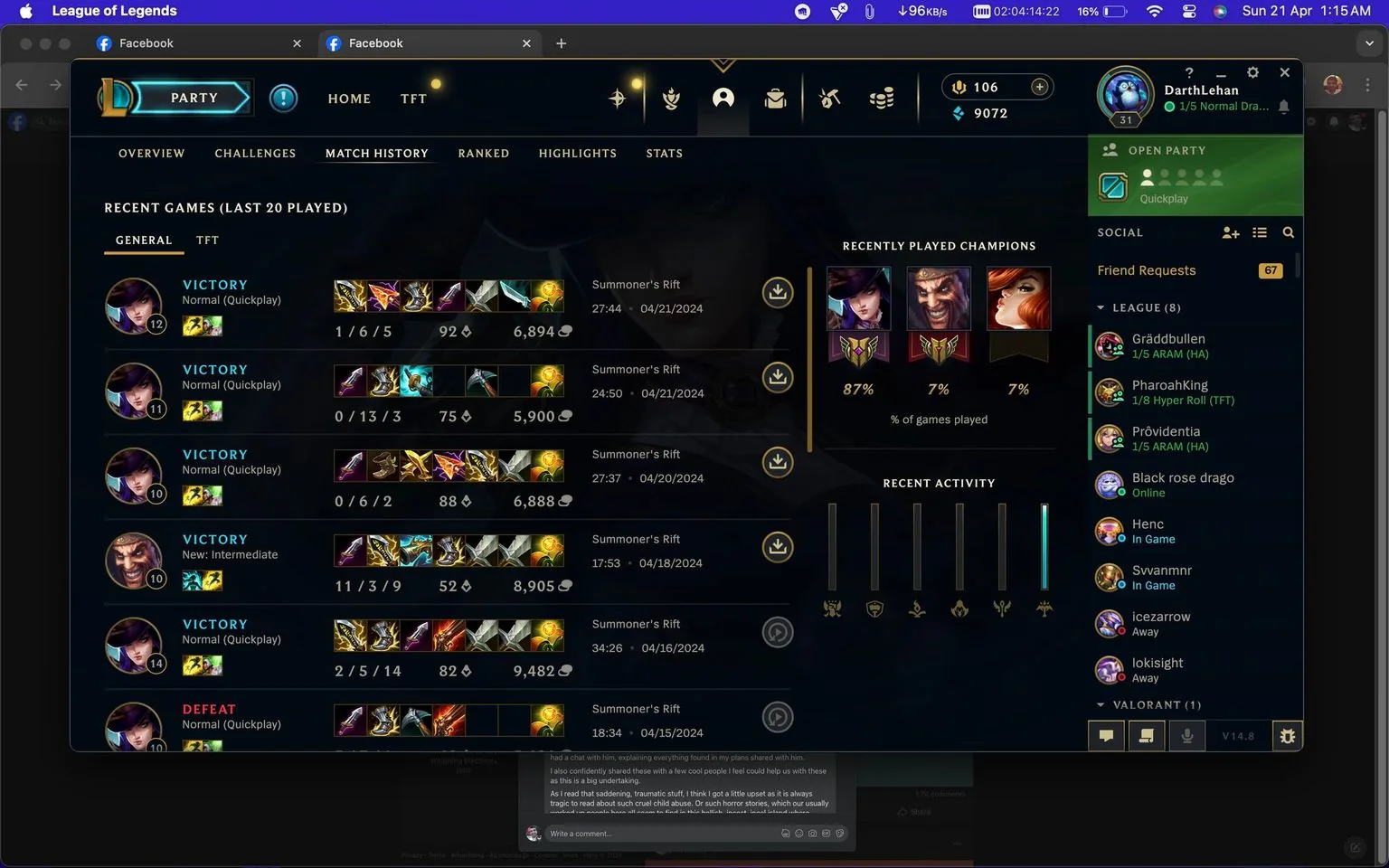Open the TFT menu item
This screenshot has height=868, width=1389.
coord(413,99)
